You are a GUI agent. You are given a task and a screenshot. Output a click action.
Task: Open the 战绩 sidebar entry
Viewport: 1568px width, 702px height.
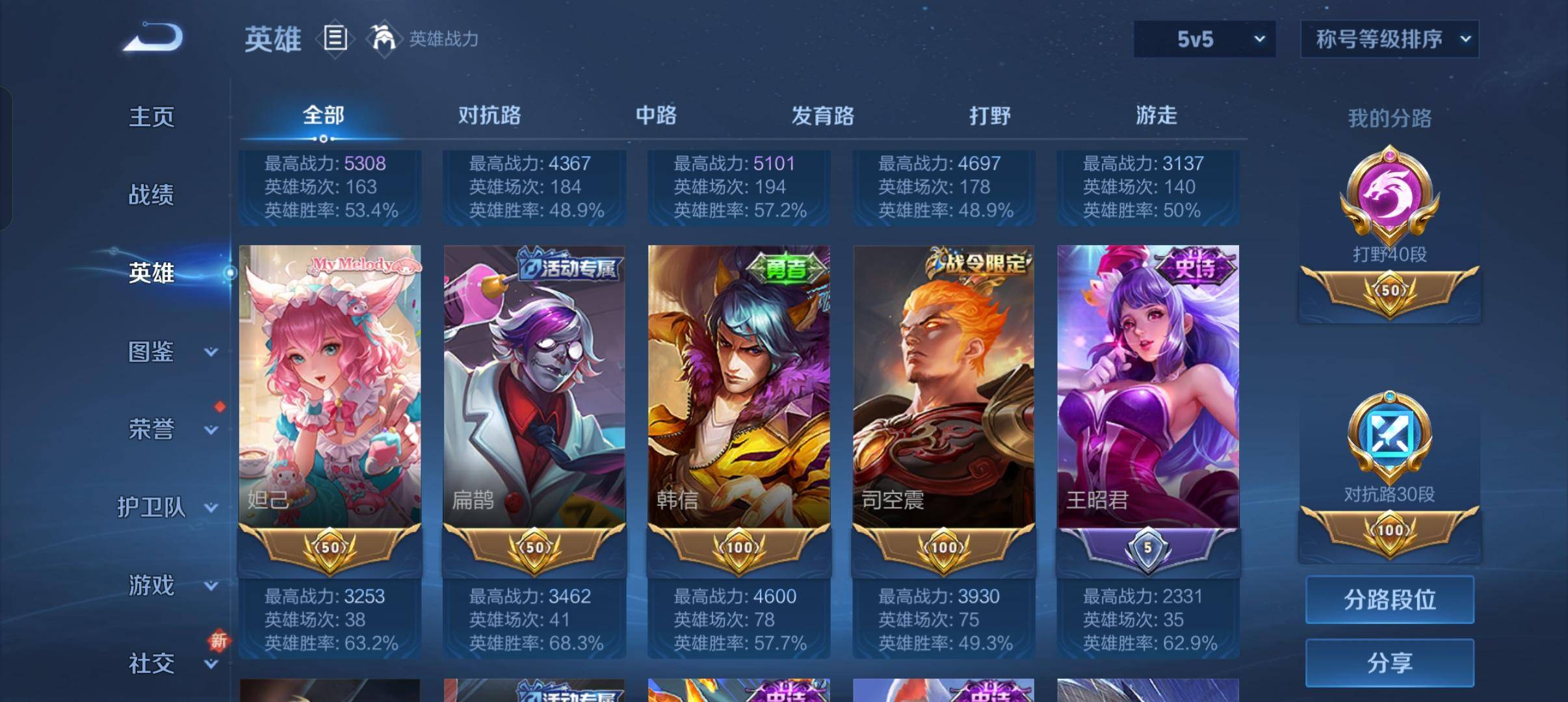151,195
